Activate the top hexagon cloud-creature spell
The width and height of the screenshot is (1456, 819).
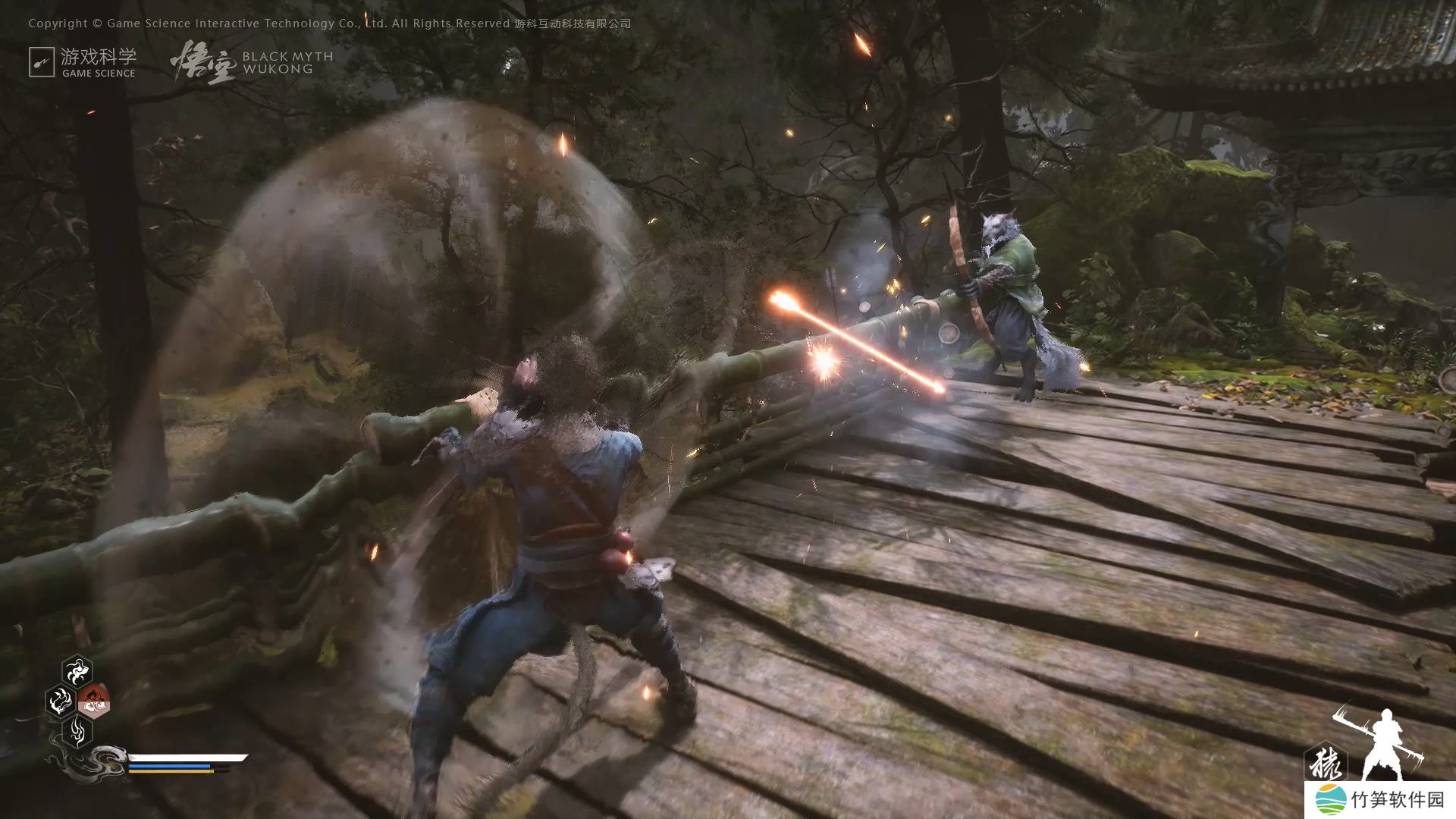pos(77,670)
